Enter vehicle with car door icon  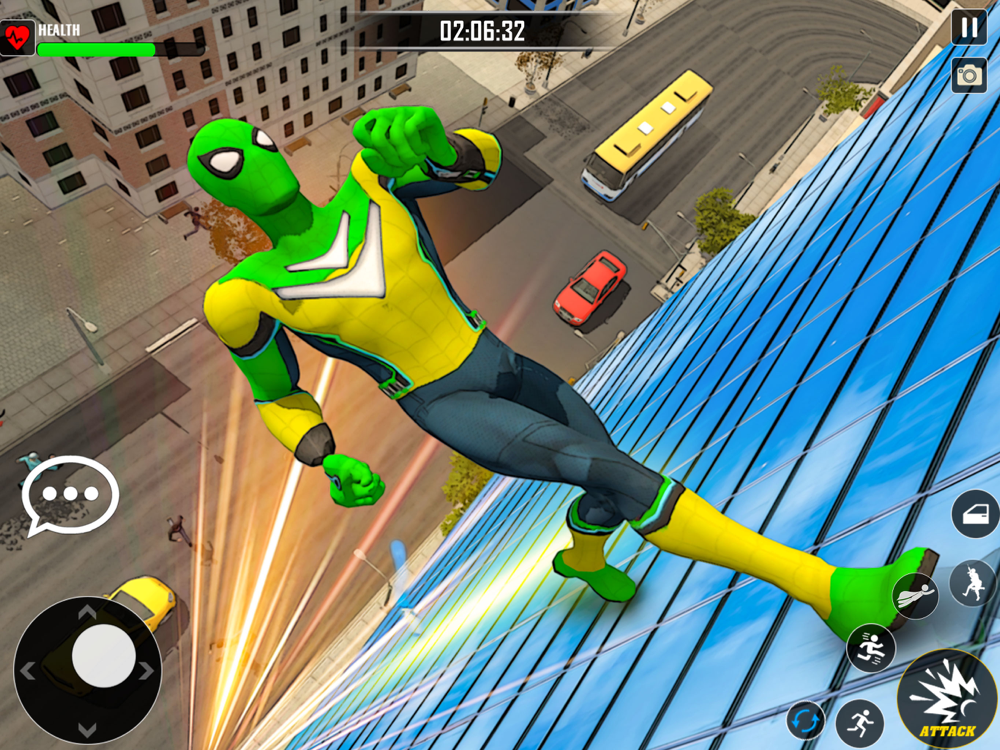(x=975, y=515)
